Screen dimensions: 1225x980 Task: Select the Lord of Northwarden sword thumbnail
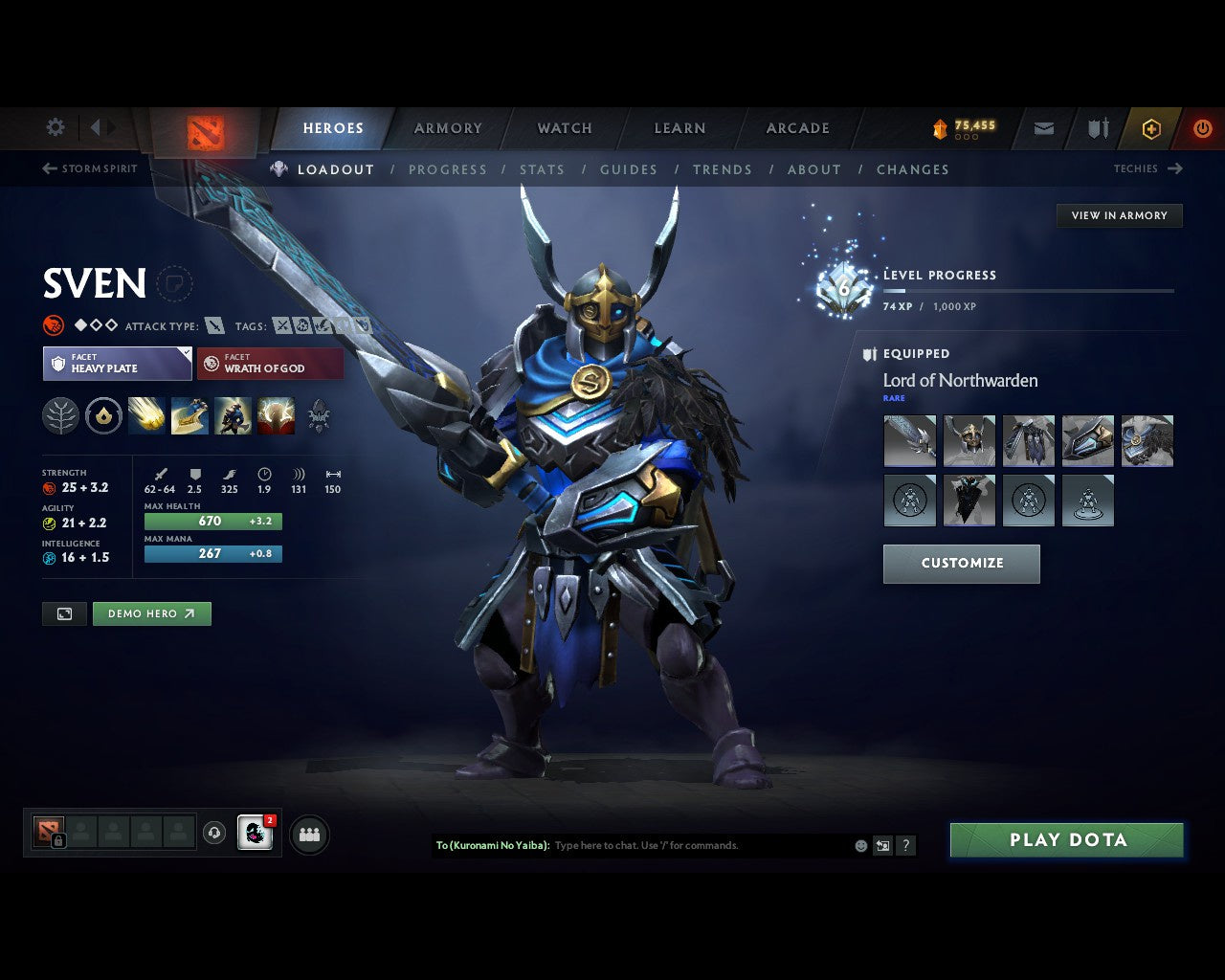[x=909, y=441]
